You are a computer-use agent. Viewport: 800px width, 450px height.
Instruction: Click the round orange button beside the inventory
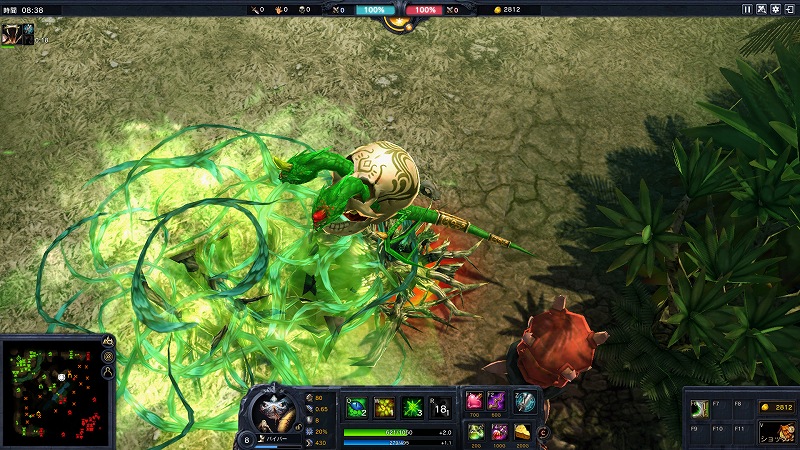tap(543, 432)
